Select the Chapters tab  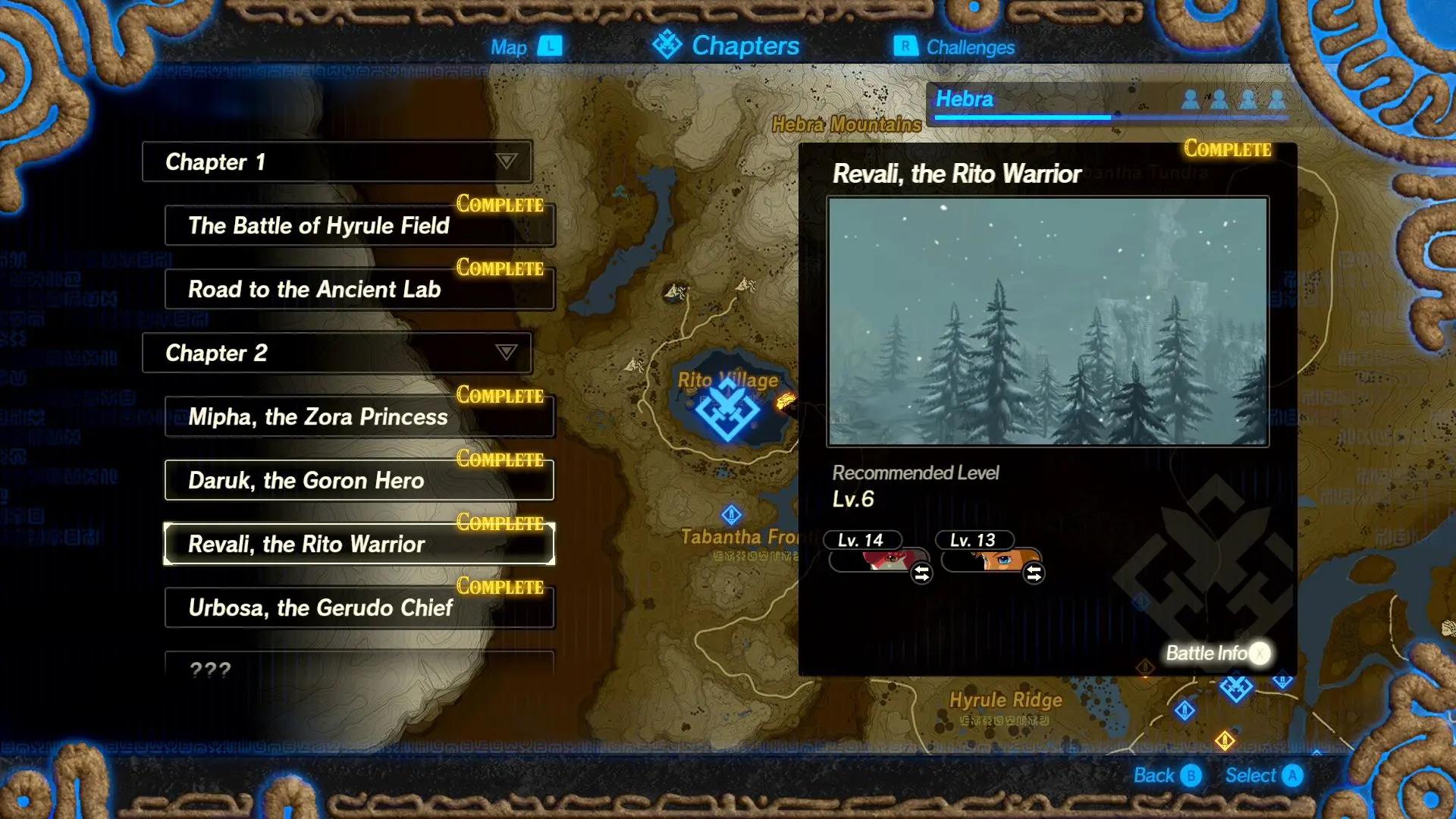pos(726,45)
